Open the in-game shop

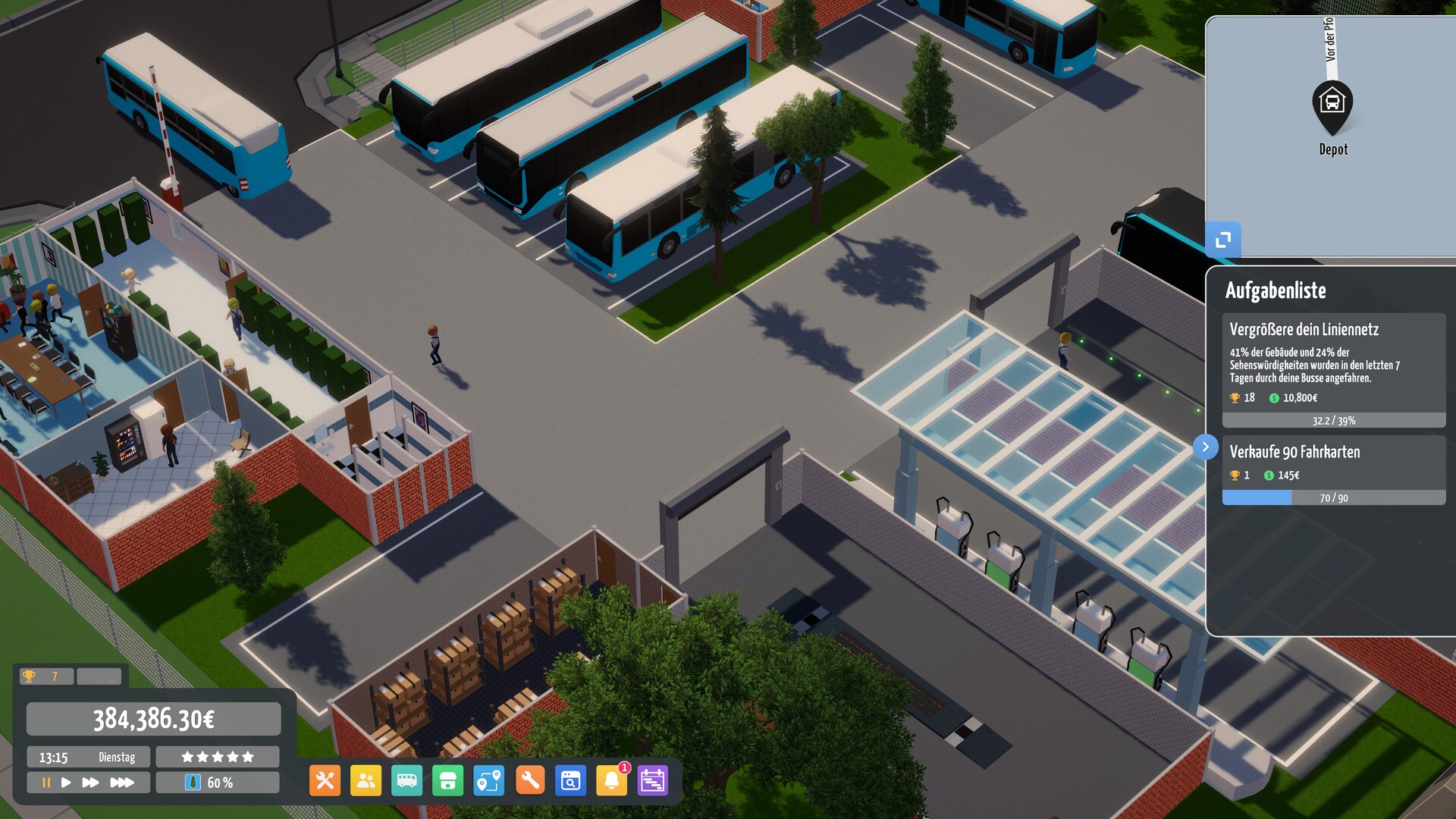447,780
